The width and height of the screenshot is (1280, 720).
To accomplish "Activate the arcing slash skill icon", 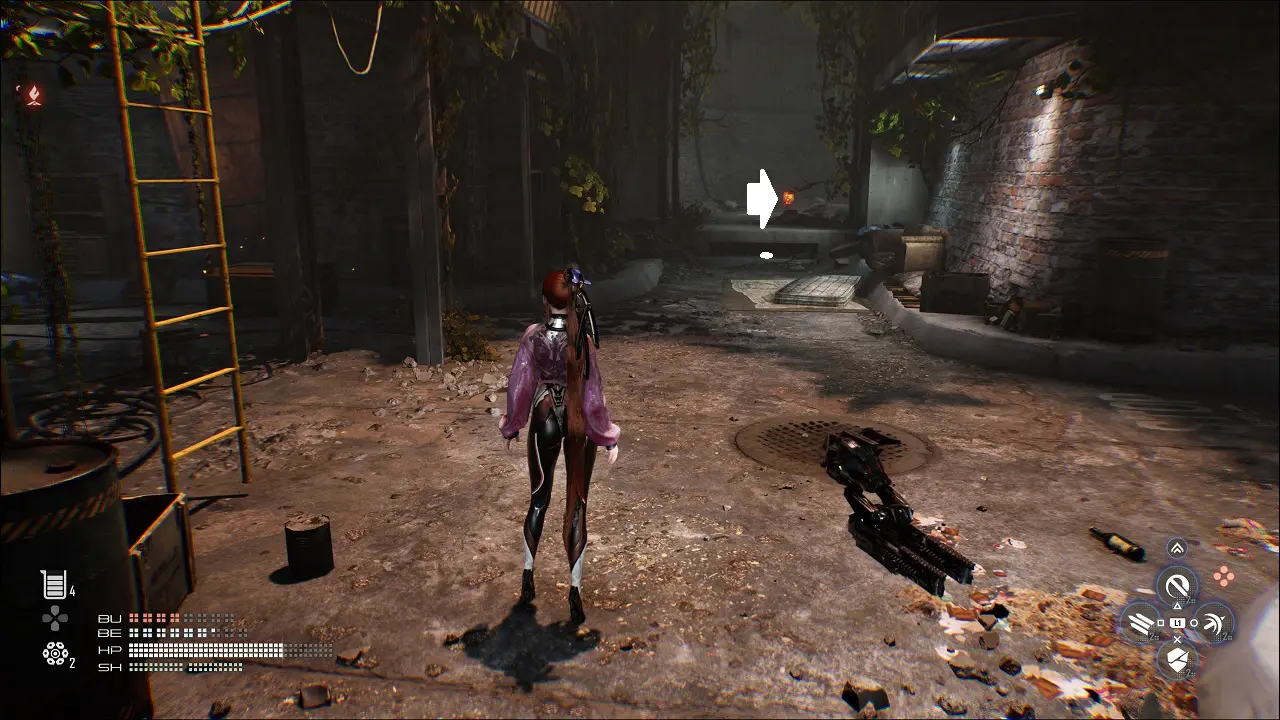I will (1214, 622).
